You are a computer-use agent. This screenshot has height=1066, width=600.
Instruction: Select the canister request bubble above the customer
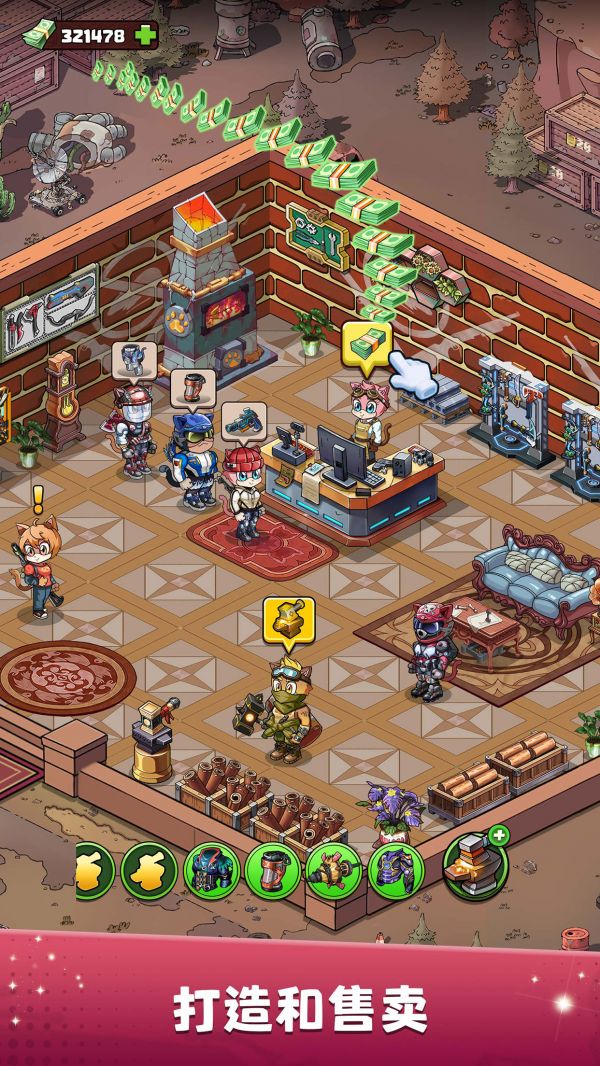[x=187, y=387]
